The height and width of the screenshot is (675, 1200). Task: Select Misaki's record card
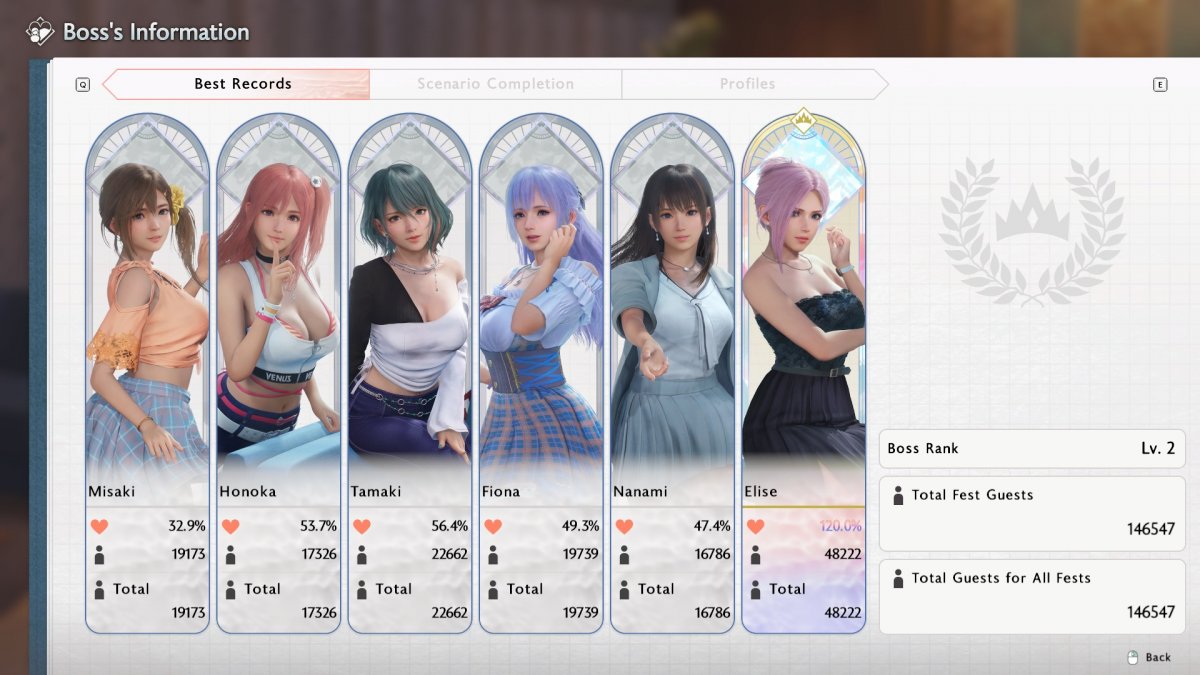click(x=147, y=372)
